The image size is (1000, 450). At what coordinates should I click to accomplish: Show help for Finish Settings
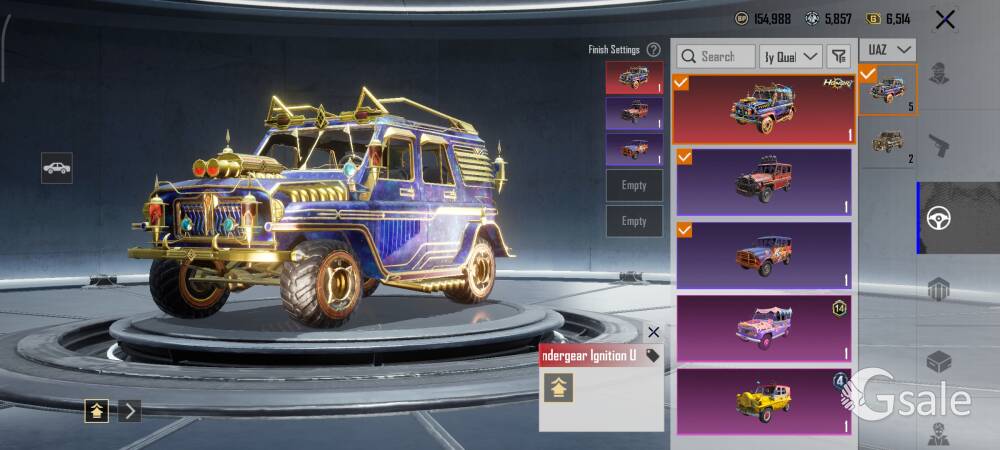click(653, 49)
